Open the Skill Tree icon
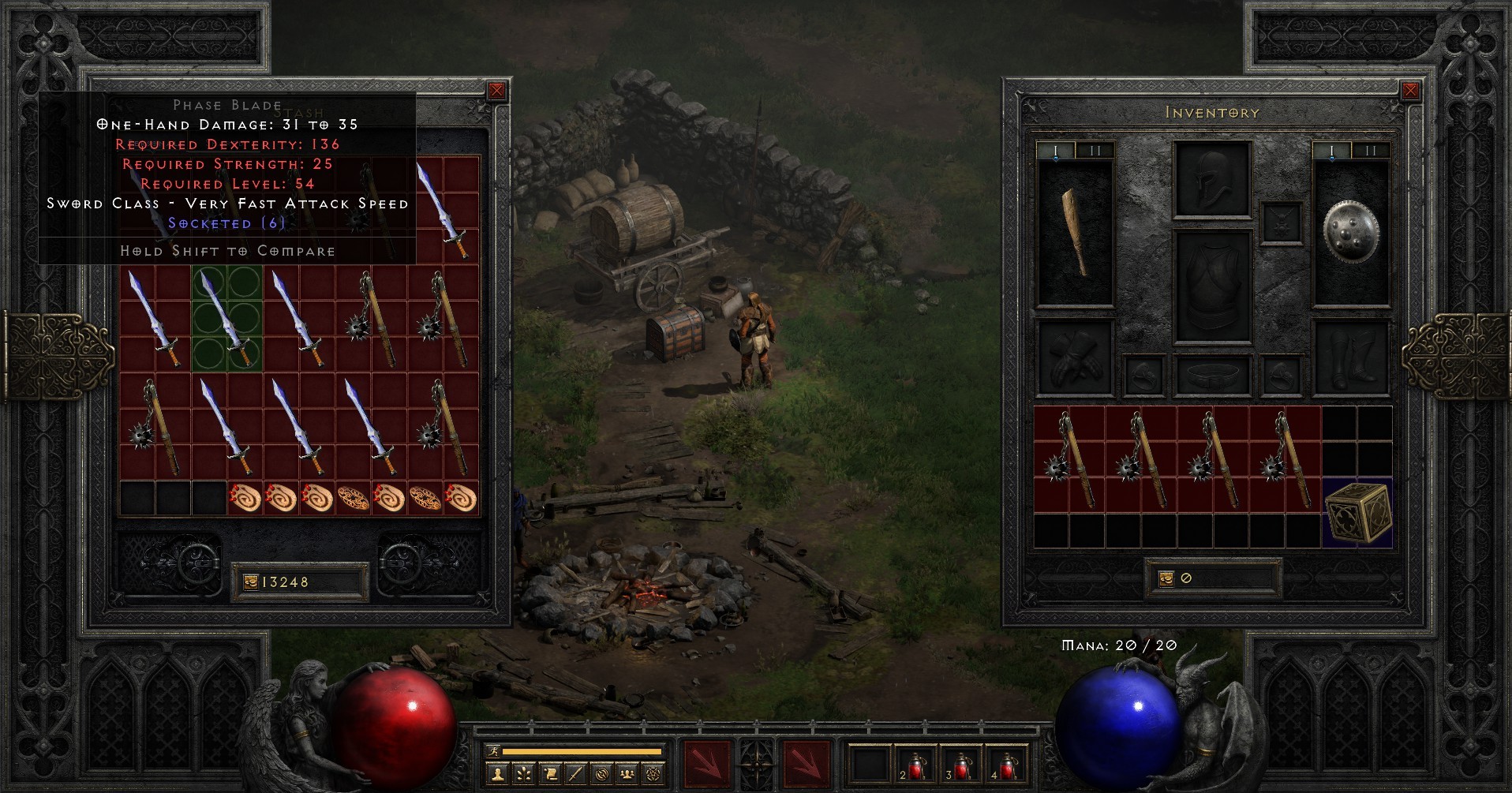Viewport: 1512px width, 793px height. point(522,776)
